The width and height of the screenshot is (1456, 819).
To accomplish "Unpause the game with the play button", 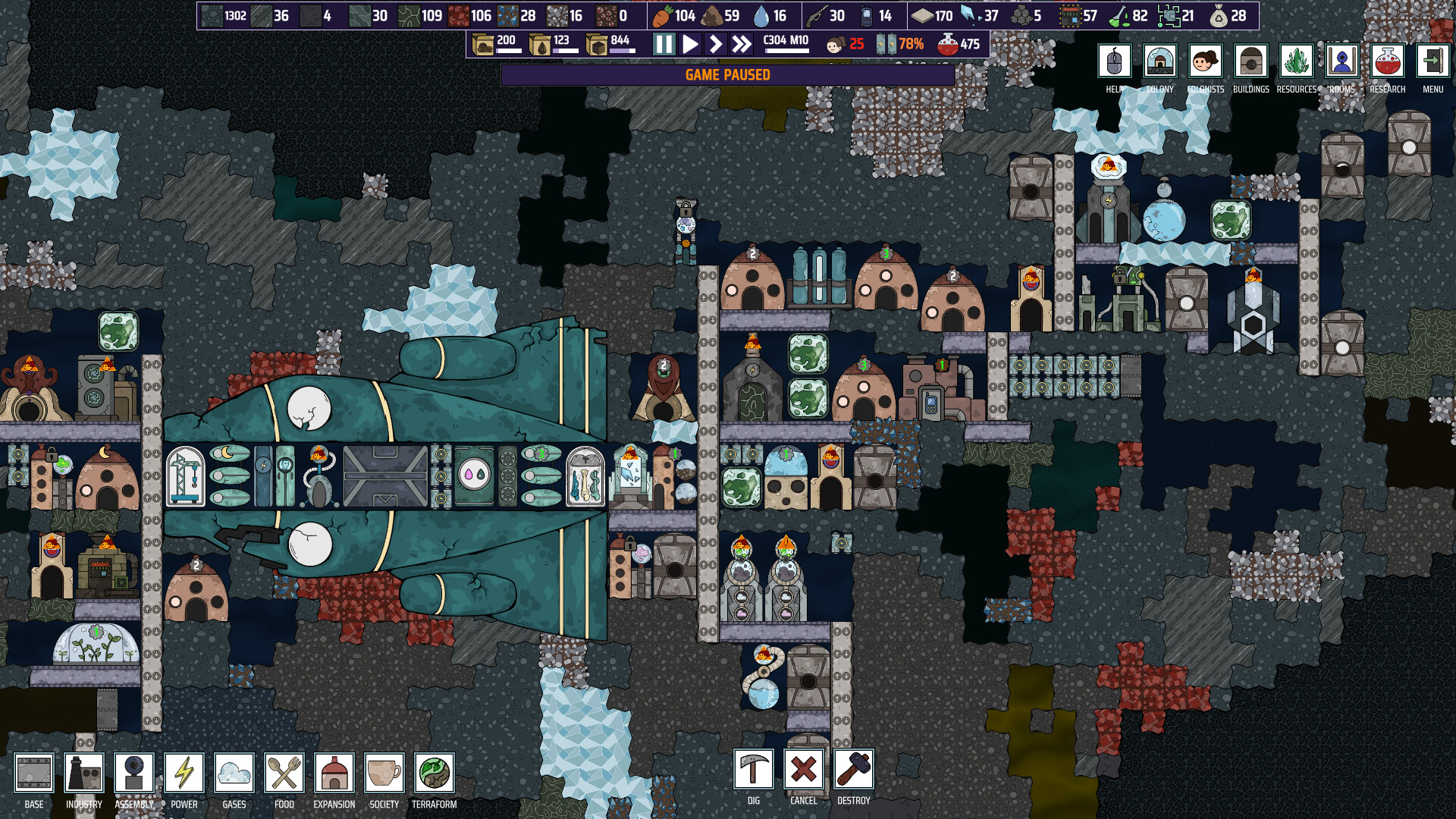I will click(x=689, y=45).
